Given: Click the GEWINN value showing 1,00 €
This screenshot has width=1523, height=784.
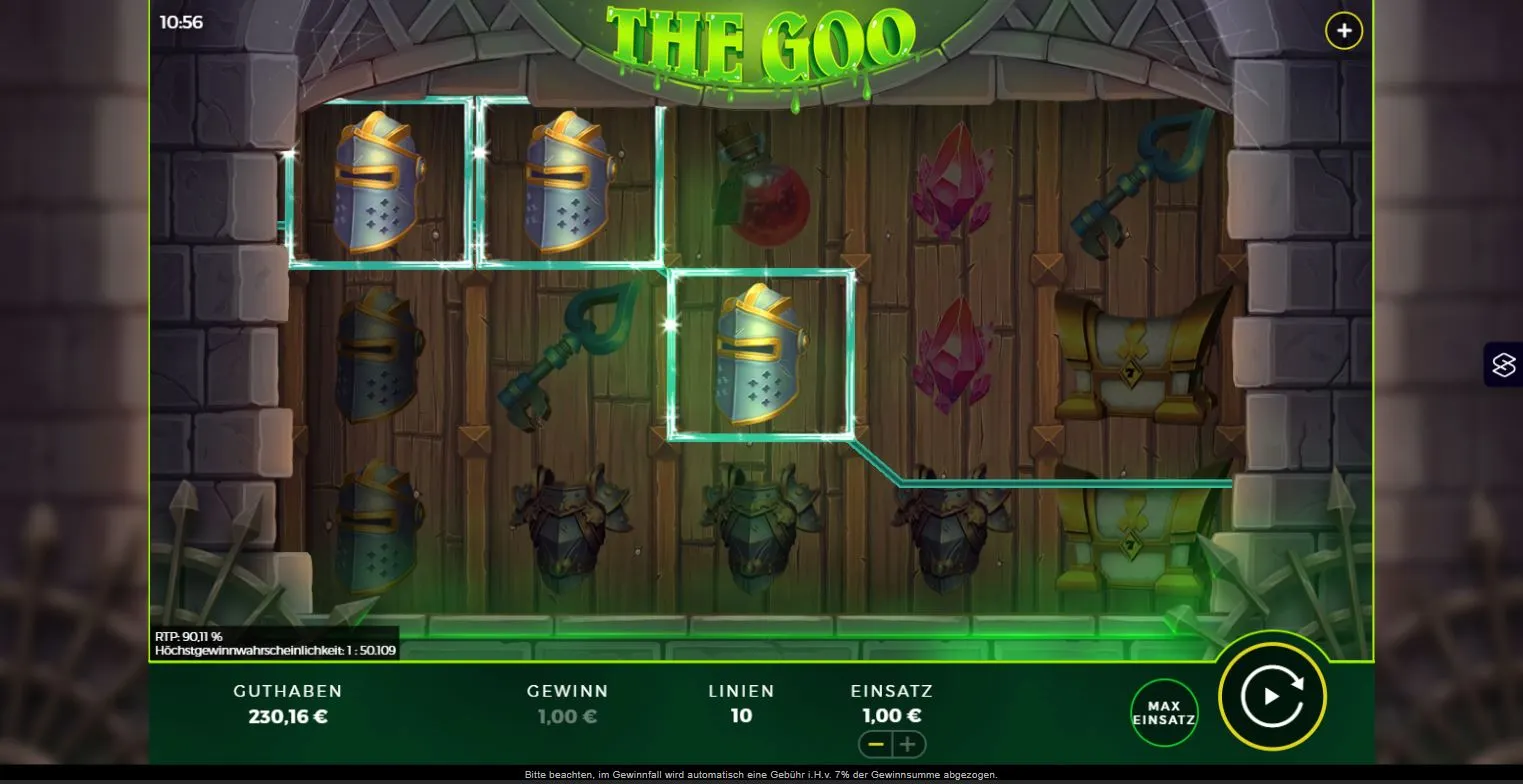Looking at the screenshot, I should (x=565, y=715).
